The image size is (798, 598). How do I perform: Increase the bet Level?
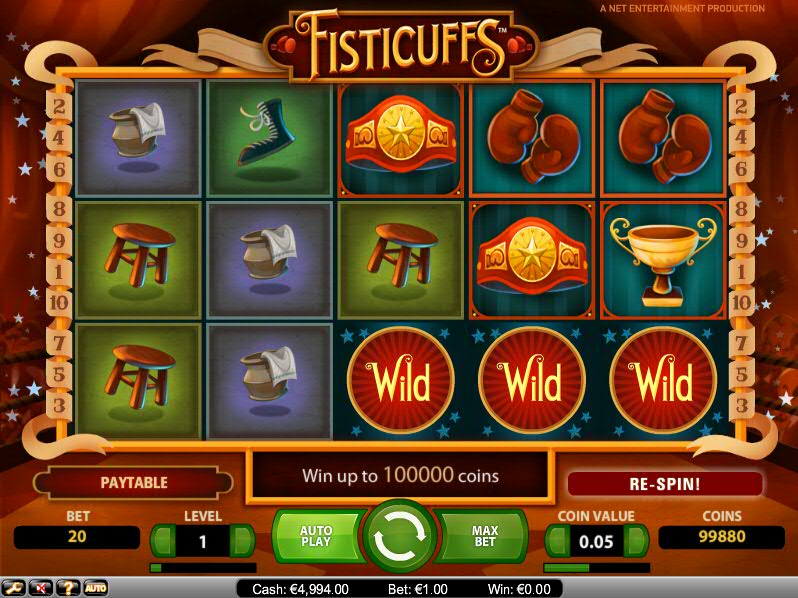coord(241,541)
